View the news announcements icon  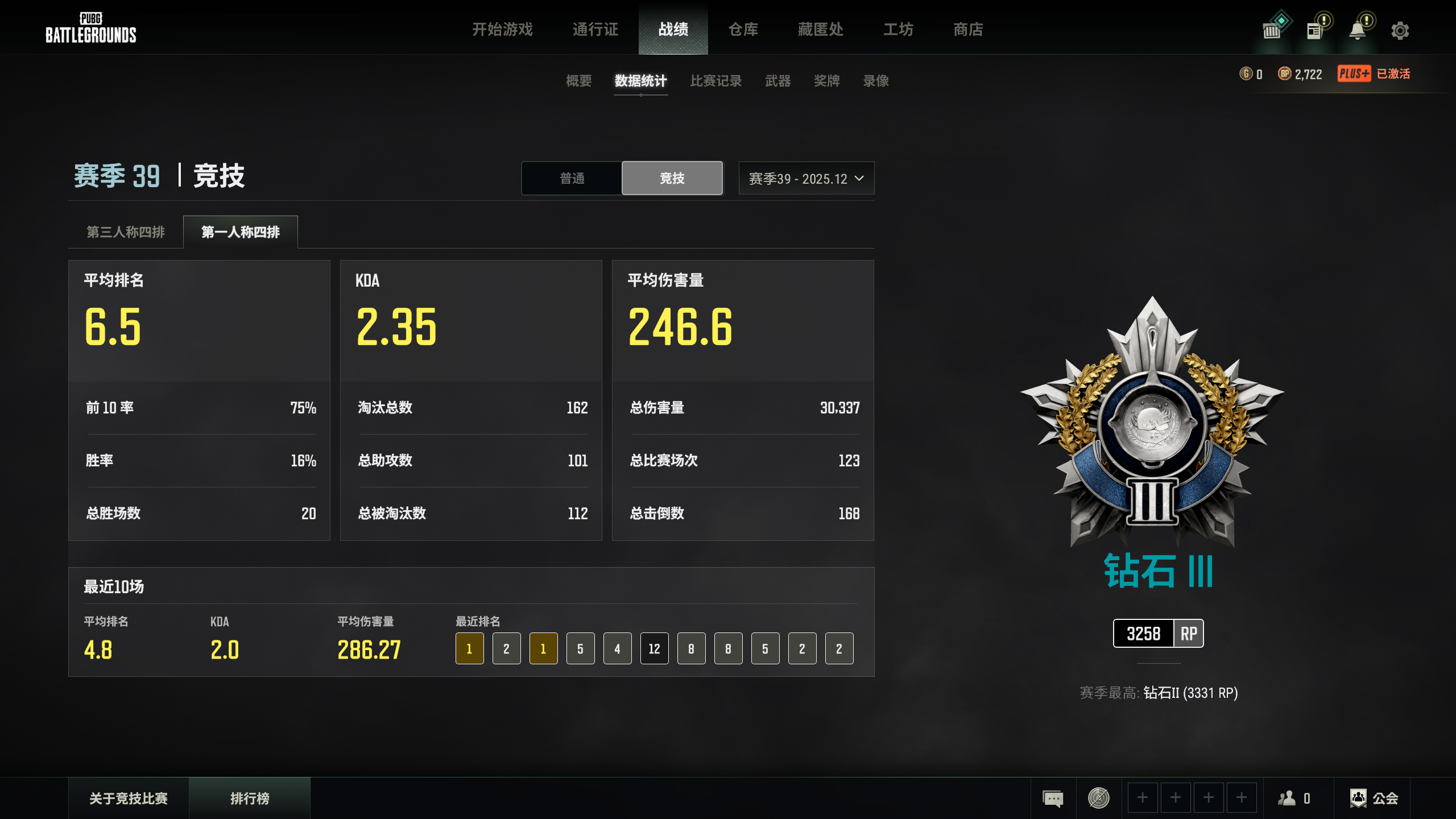click(1314, 30)
